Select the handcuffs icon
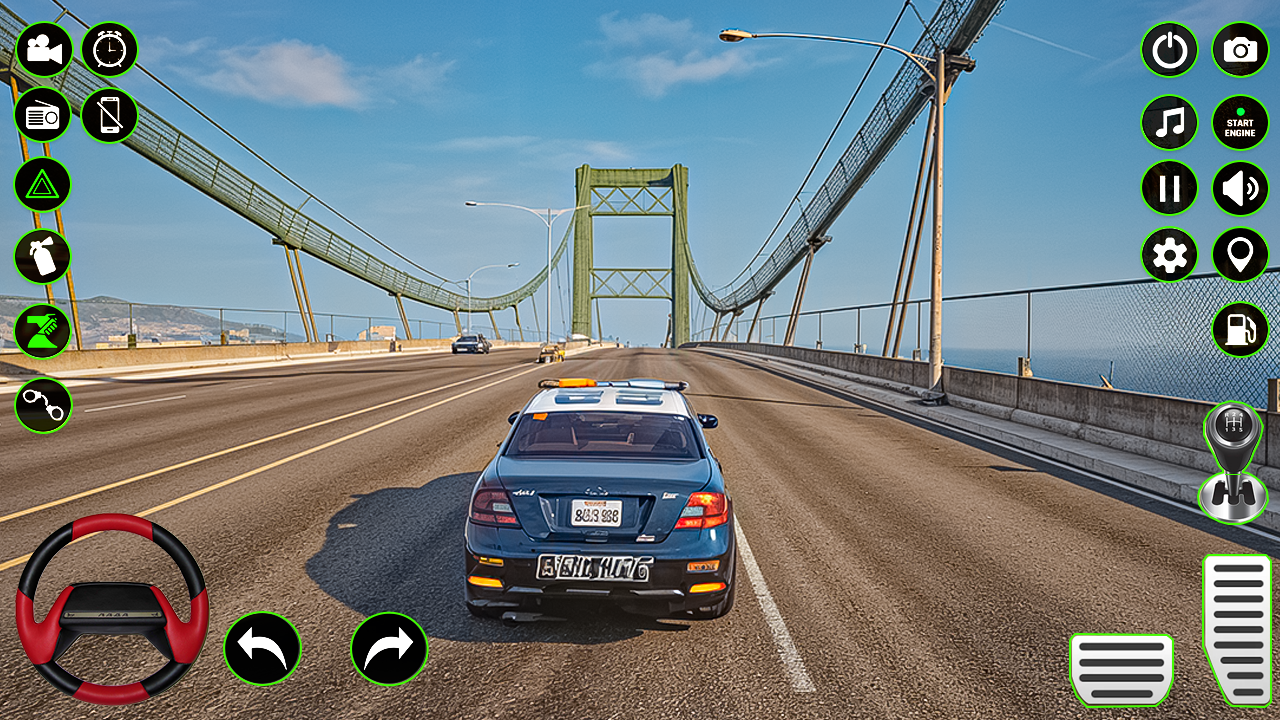This screenshot has height=720, width=1280. click(x=45, y=405)
